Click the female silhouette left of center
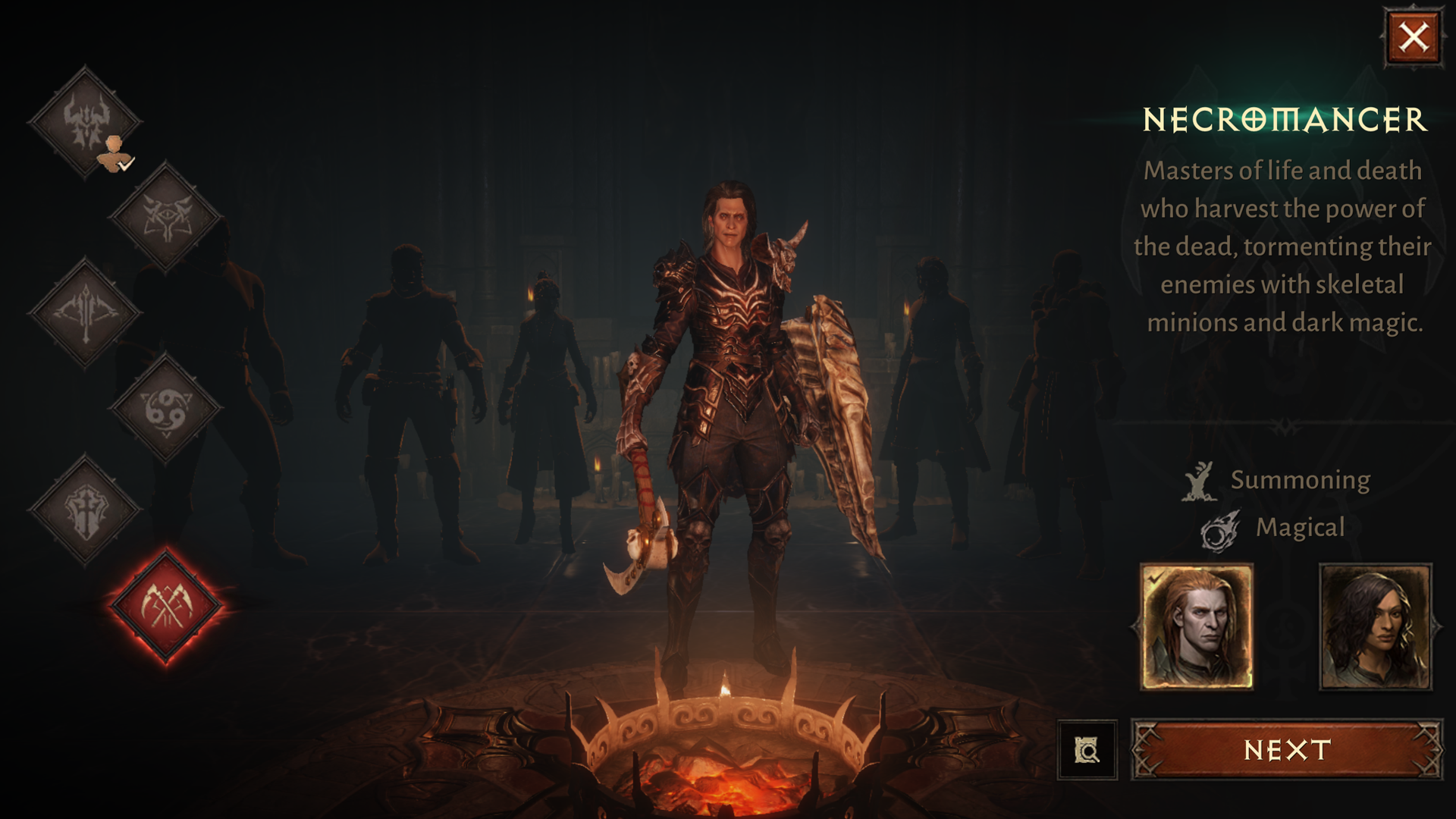The image size is (1456, 819). pos(546,394)
